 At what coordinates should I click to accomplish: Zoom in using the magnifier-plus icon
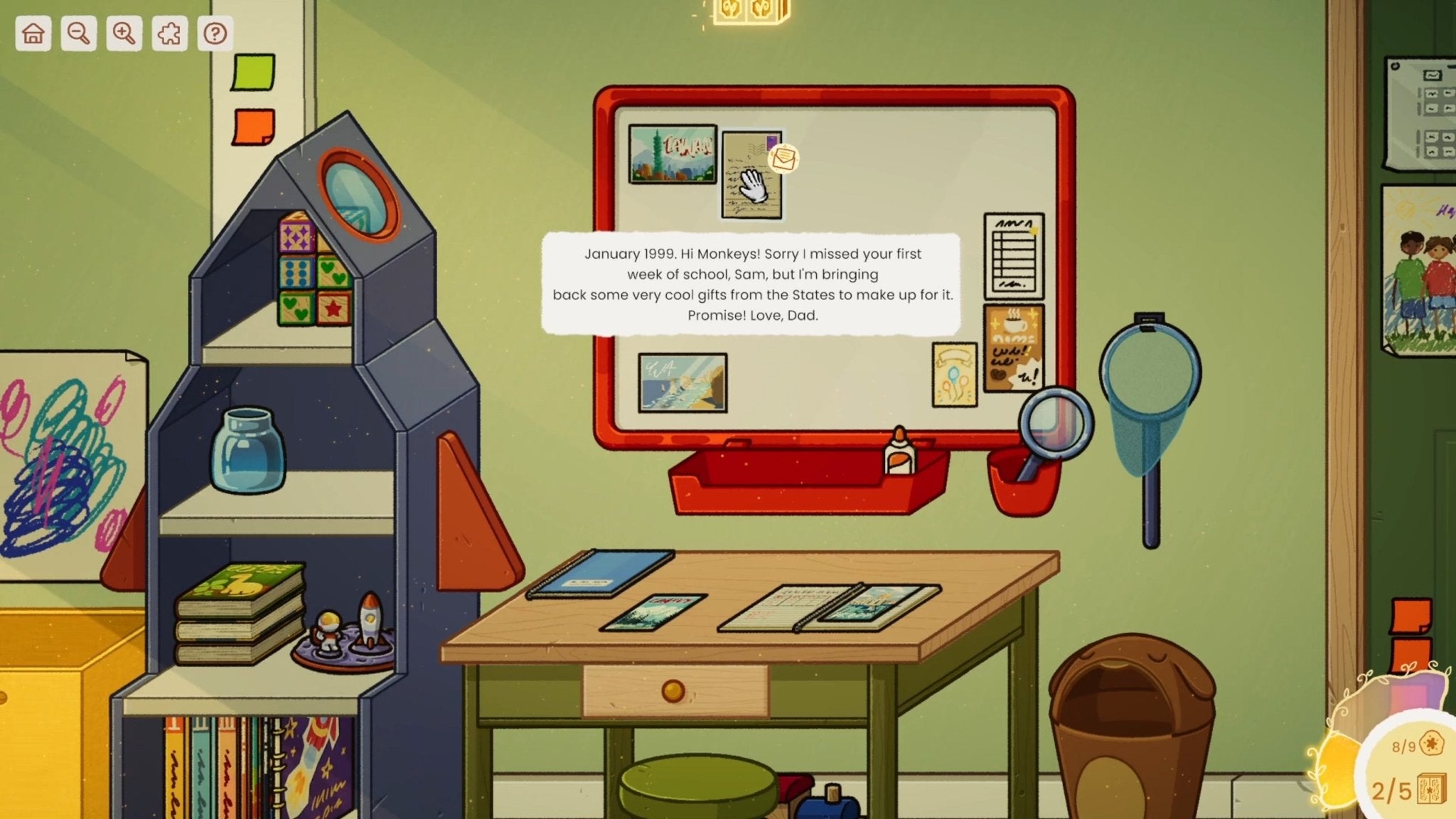124,33
